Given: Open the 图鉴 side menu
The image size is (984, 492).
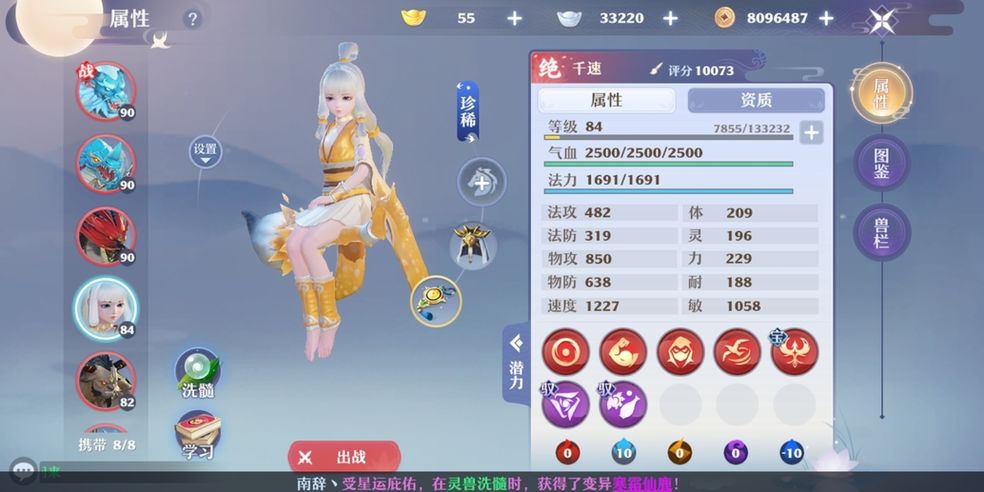Looking at the screenshot, I should click(x=881, y=163).
